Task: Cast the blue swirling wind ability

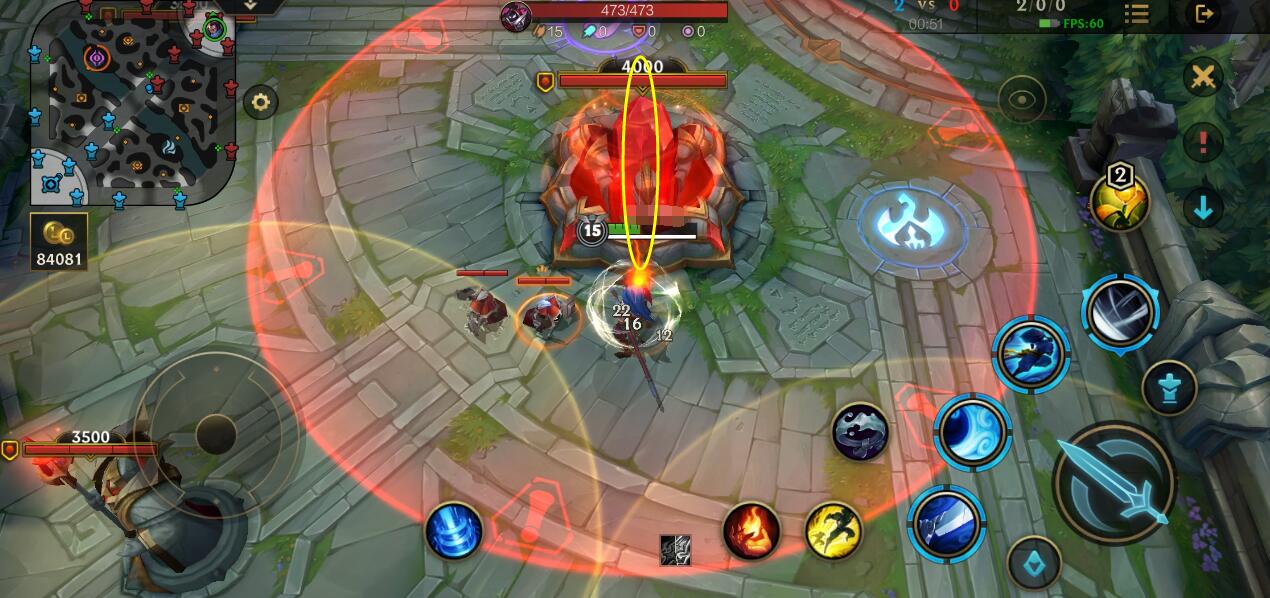Action: point(972,432)
